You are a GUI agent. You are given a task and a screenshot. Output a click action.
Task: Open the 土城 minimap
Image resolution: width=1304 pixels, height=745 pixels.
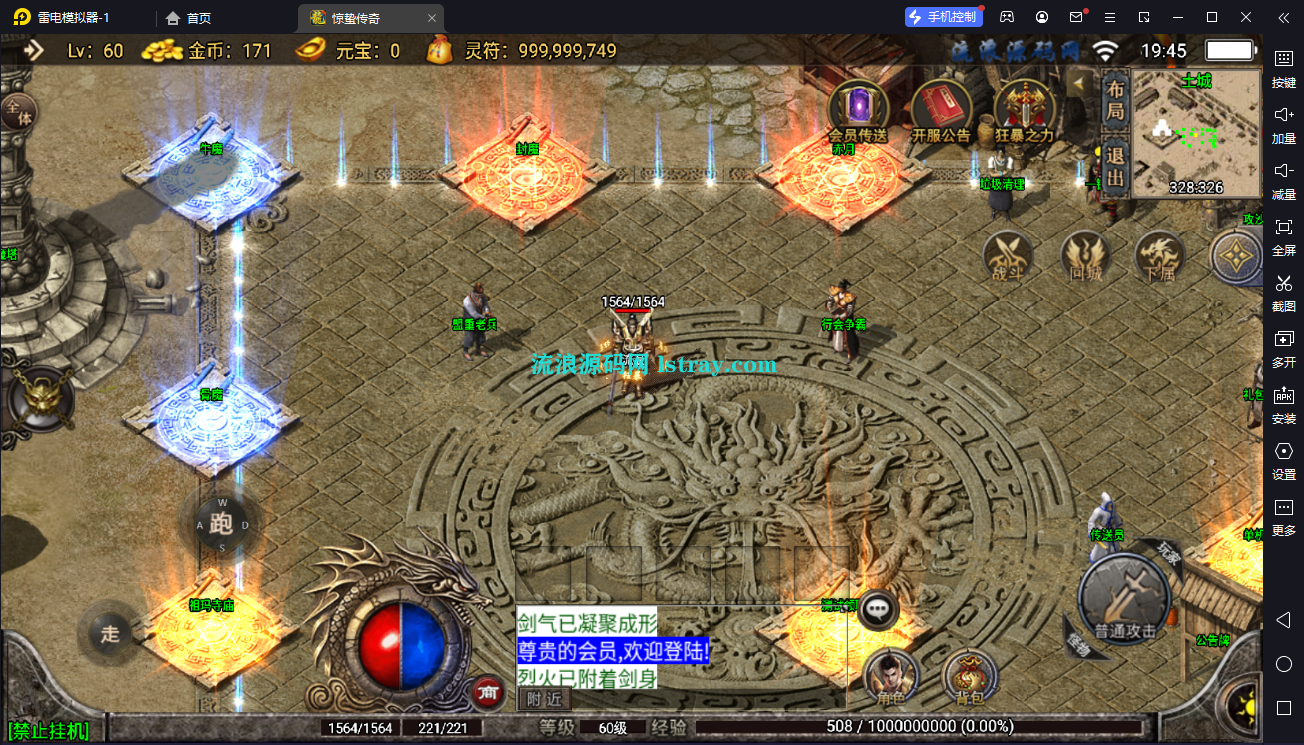1196,133
